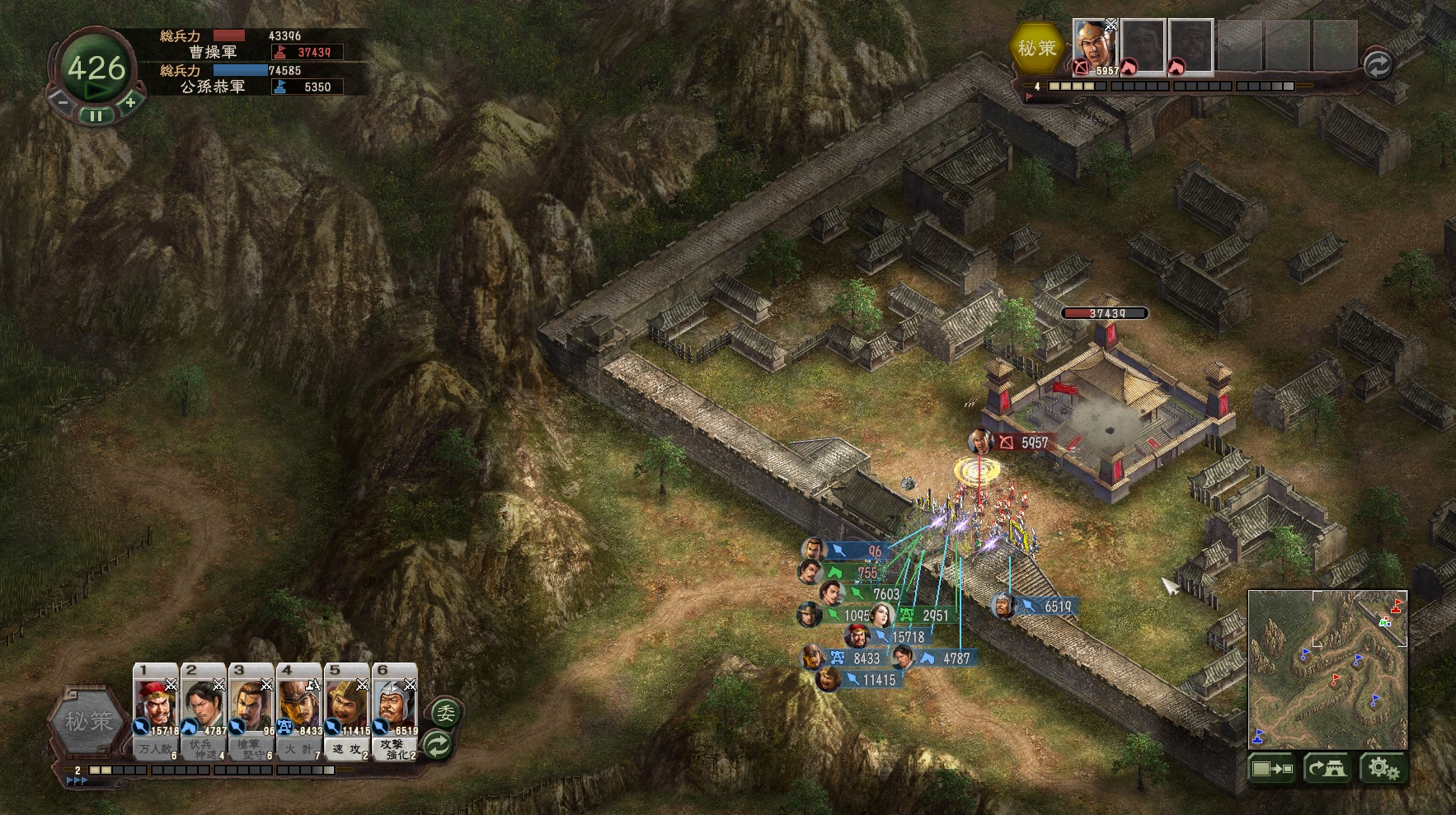Increase battle speed with the plus button
Viewport: 1456px width, 815px height.
(x=130, y=102)
